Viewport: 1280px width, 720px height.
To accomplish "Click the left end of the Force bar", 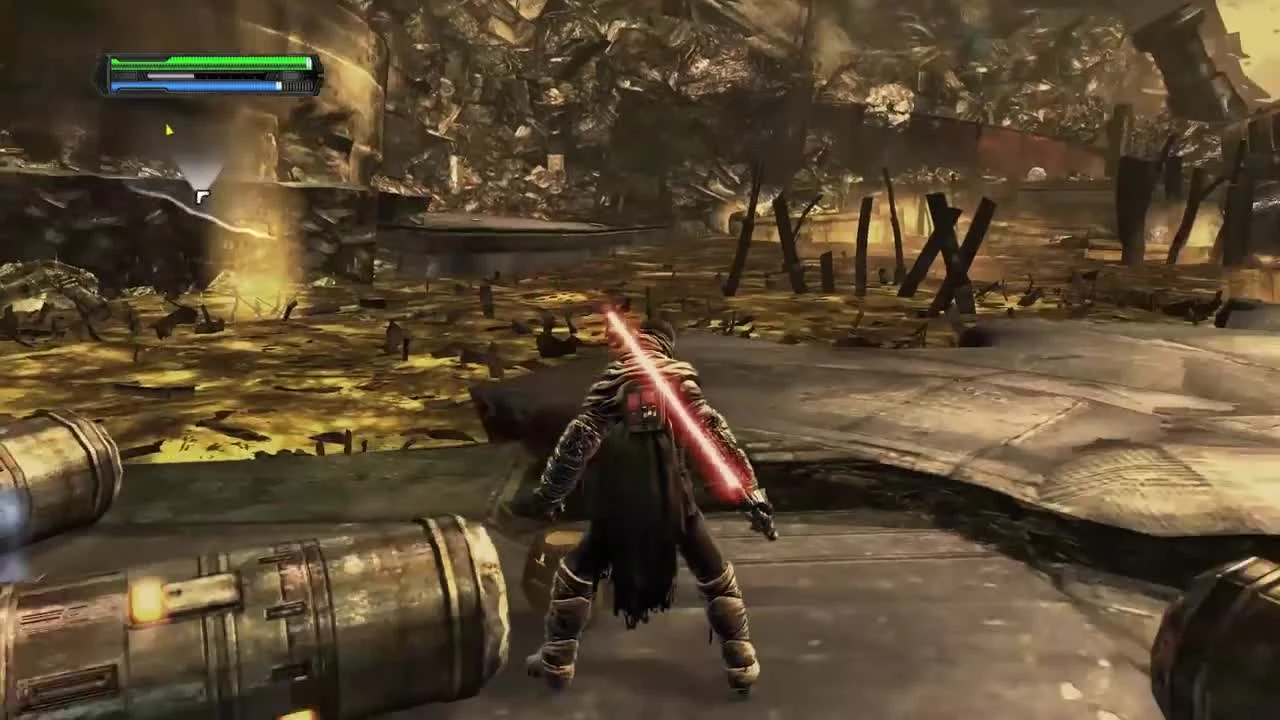I will [x=115, y=85].
